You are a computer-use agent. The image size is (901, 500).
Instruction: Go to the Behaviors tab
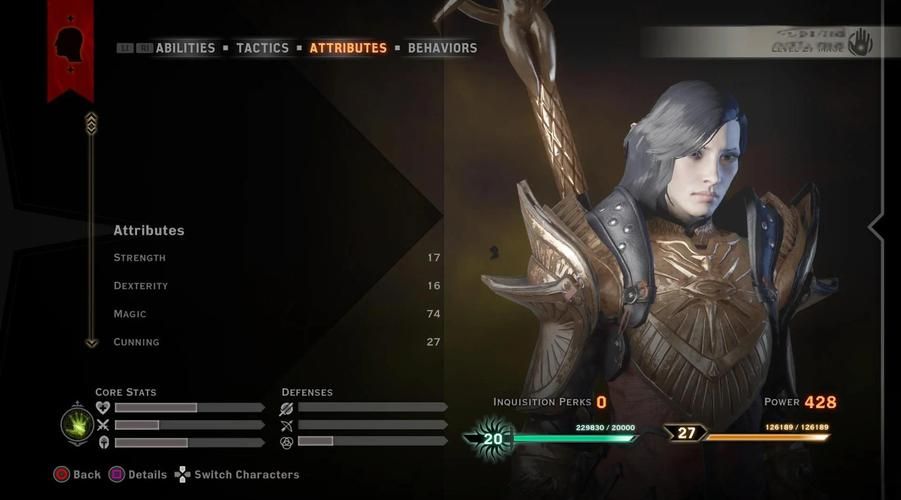(442, 48)
